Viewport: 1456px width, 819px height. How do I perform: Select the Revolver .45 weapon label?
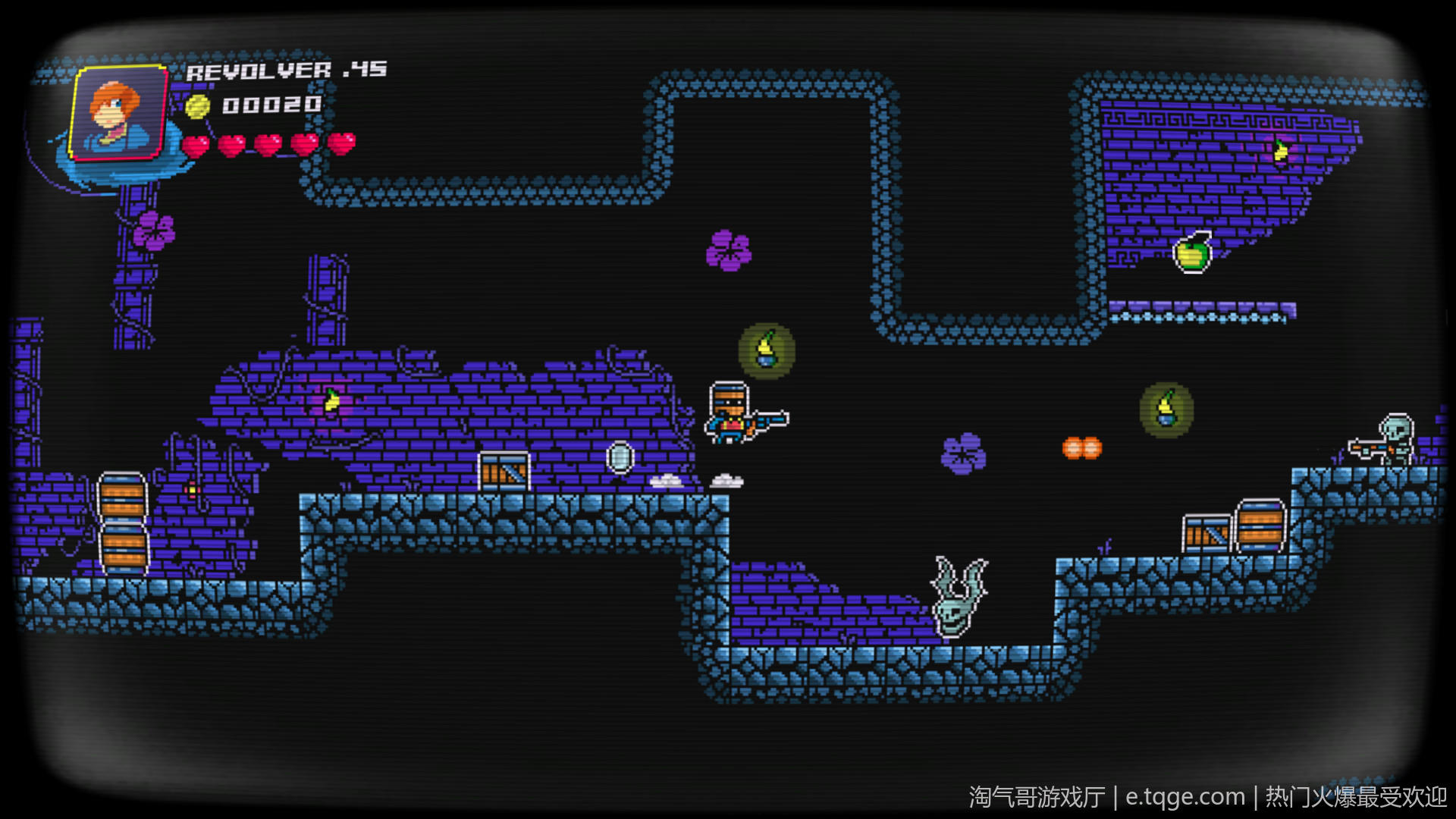286,71
